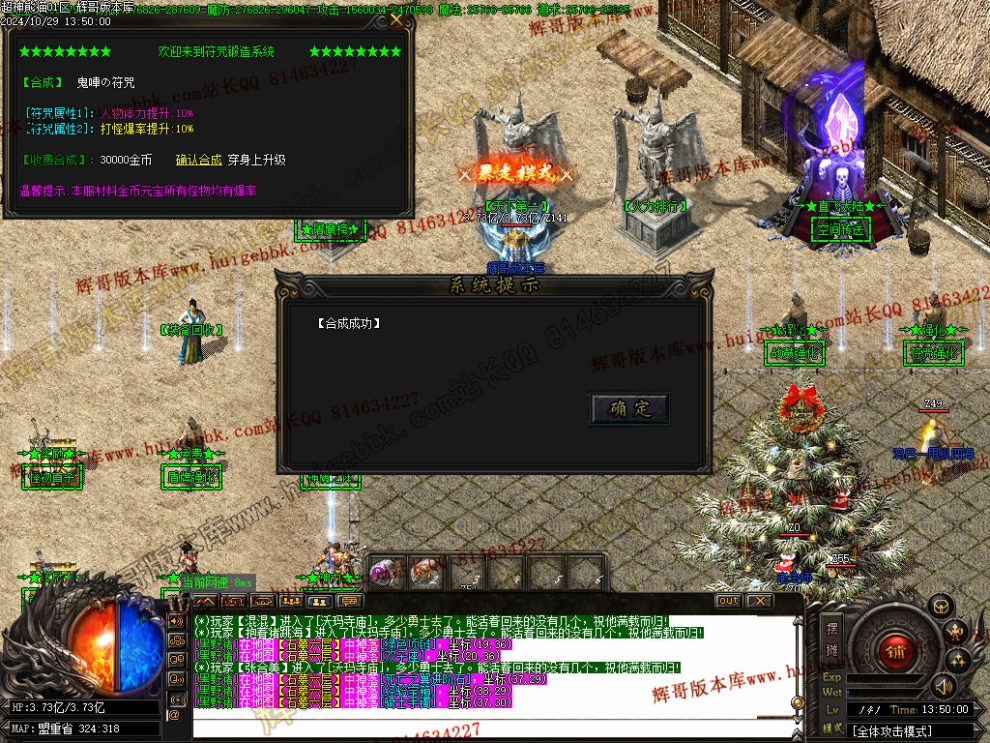Confirm the 合成成功 system prompt with 确定
The image size is (990, 743).
click(630, 409)
